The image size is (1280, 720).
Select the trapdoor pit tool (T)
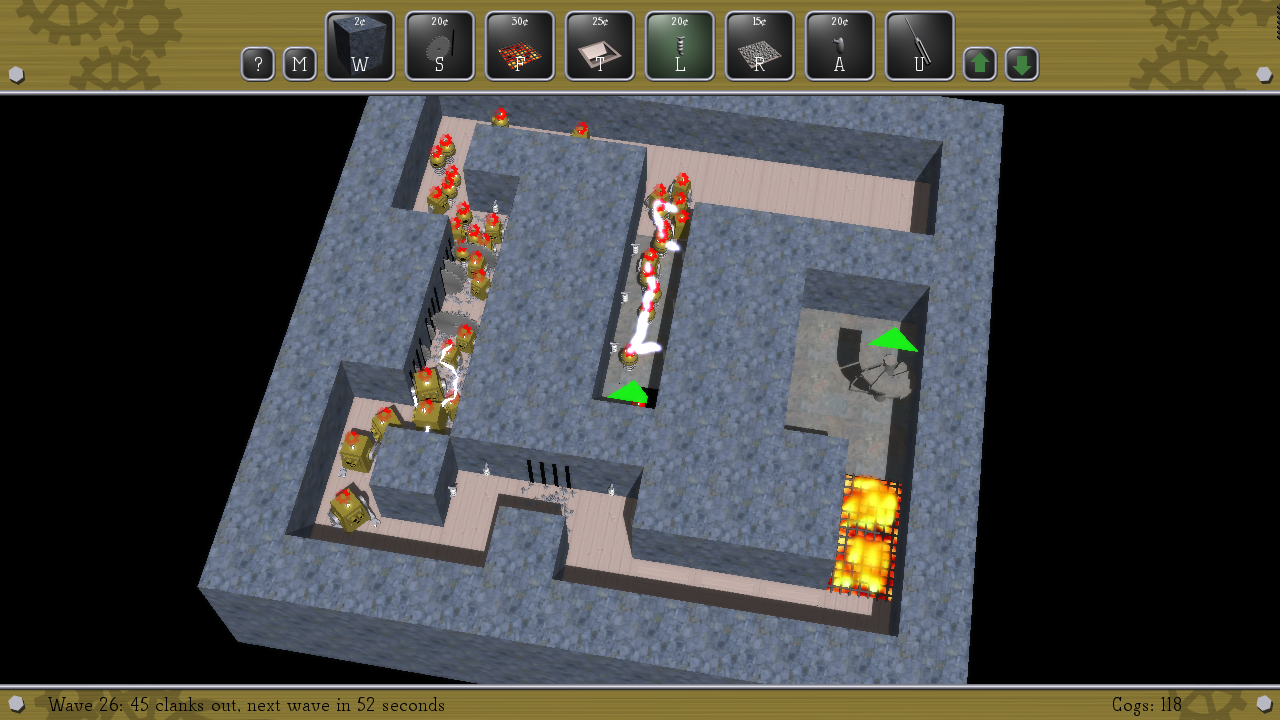[600, 46]
